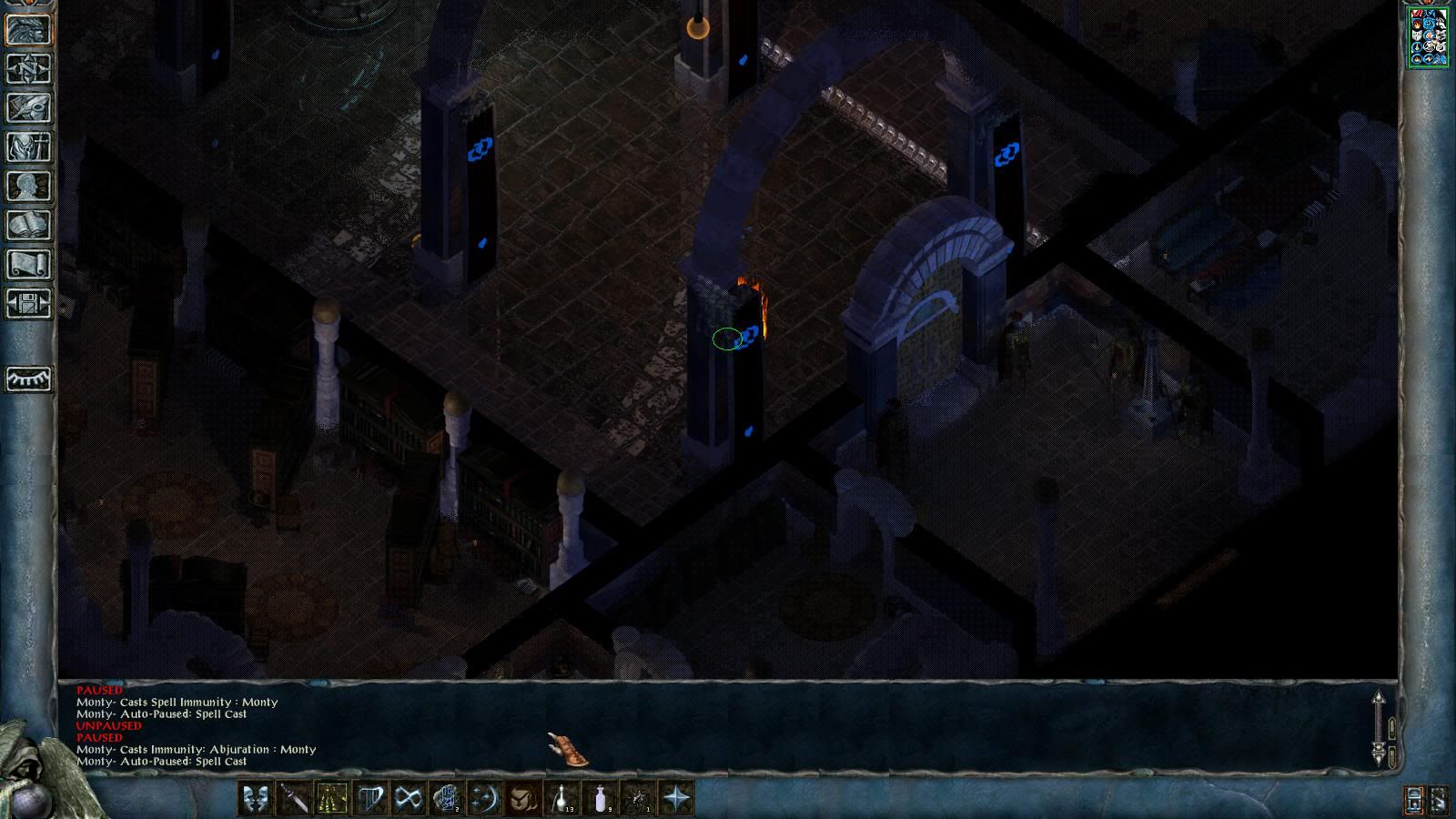Screen dimensions: 1456x819
Task: Open the inventory screen from the sidebar
Action: point(28,147)
